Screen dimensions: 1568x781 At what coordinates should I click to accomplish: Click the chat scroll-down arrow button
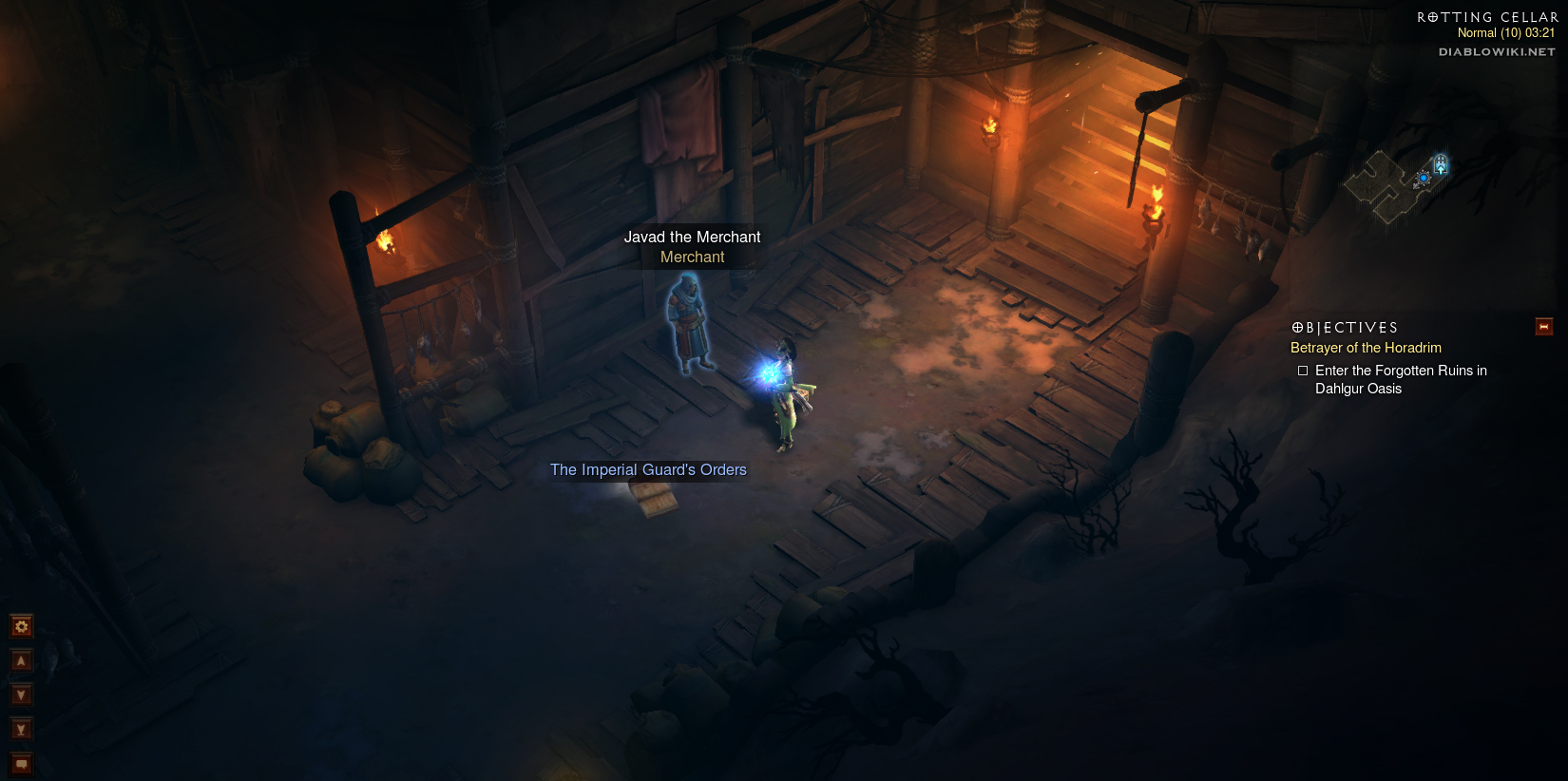[x=21, y=695]
